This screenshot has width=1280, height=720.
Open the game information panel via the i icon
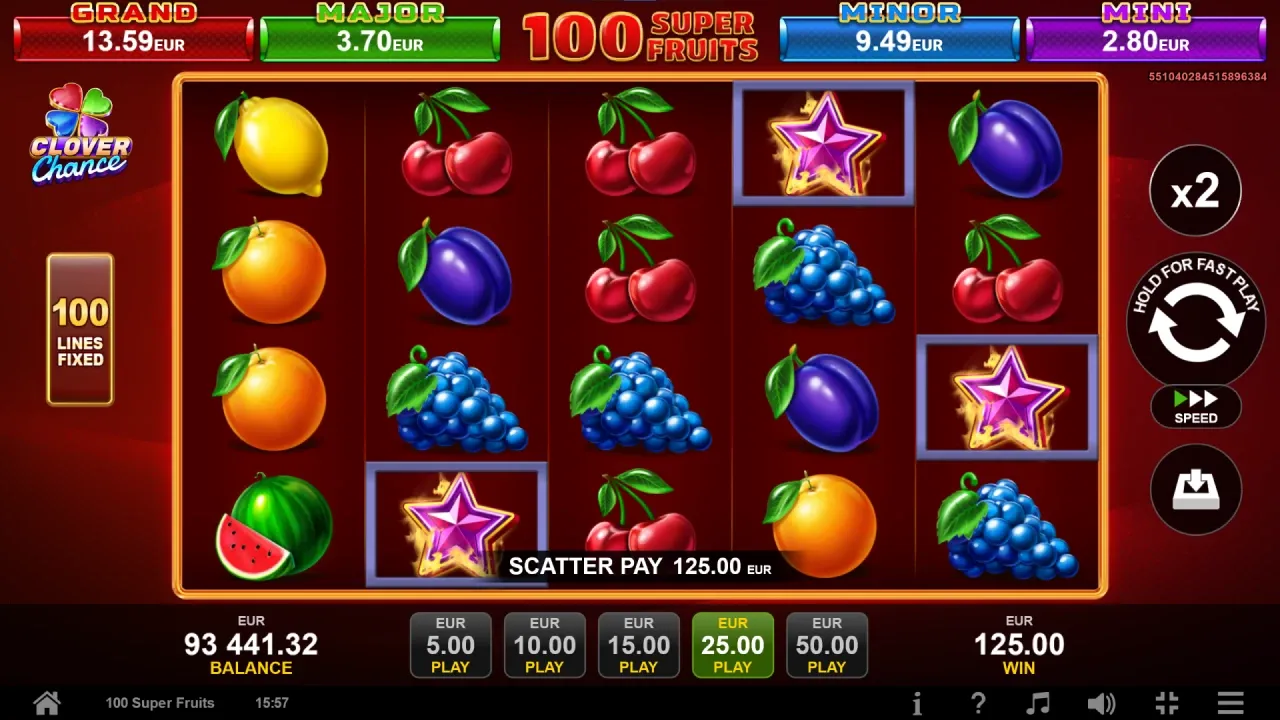tap(918, 702)
